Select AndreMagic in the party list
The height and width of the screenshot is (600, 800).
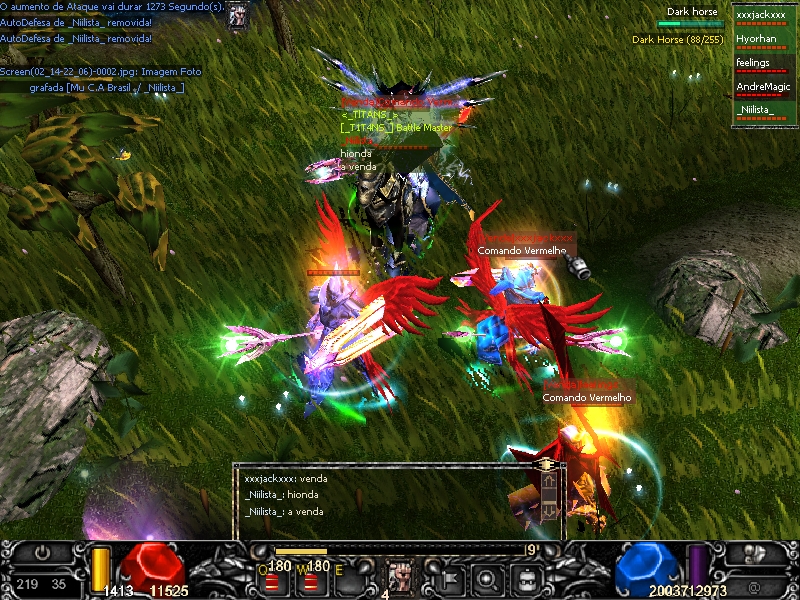(x=761, y=87)
